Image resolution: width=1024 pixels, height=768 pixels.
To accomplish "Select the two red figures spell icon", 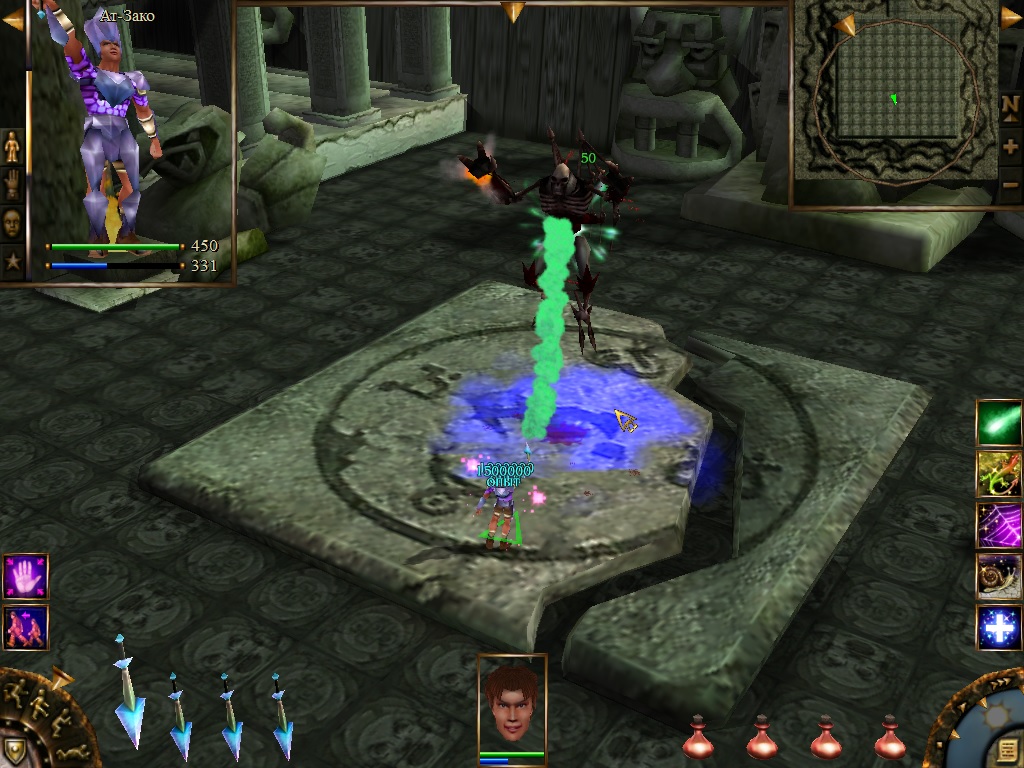I will (25, 627).
